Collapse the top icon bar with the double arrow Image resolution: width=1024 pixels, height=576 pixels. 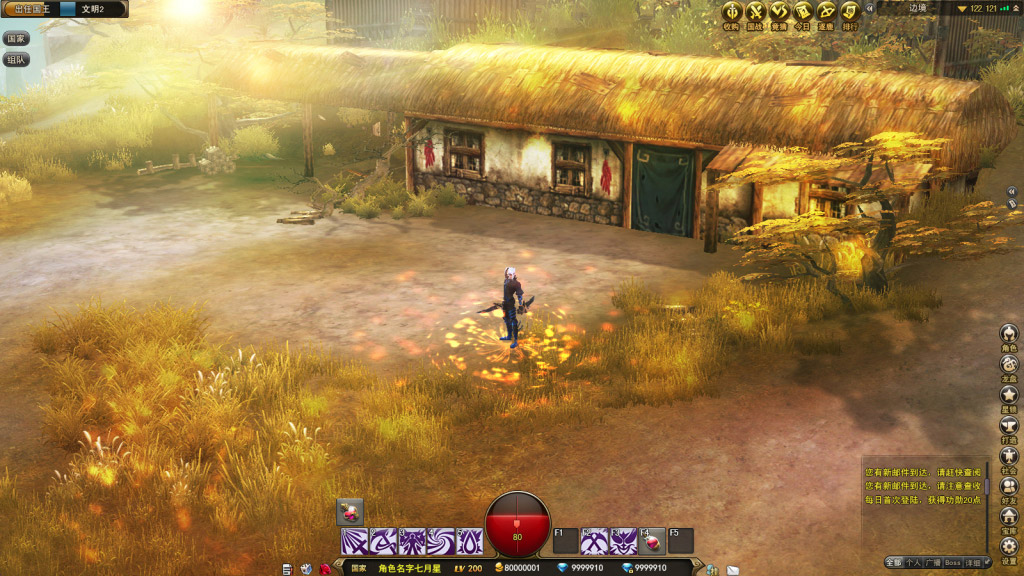click(870, 8)
